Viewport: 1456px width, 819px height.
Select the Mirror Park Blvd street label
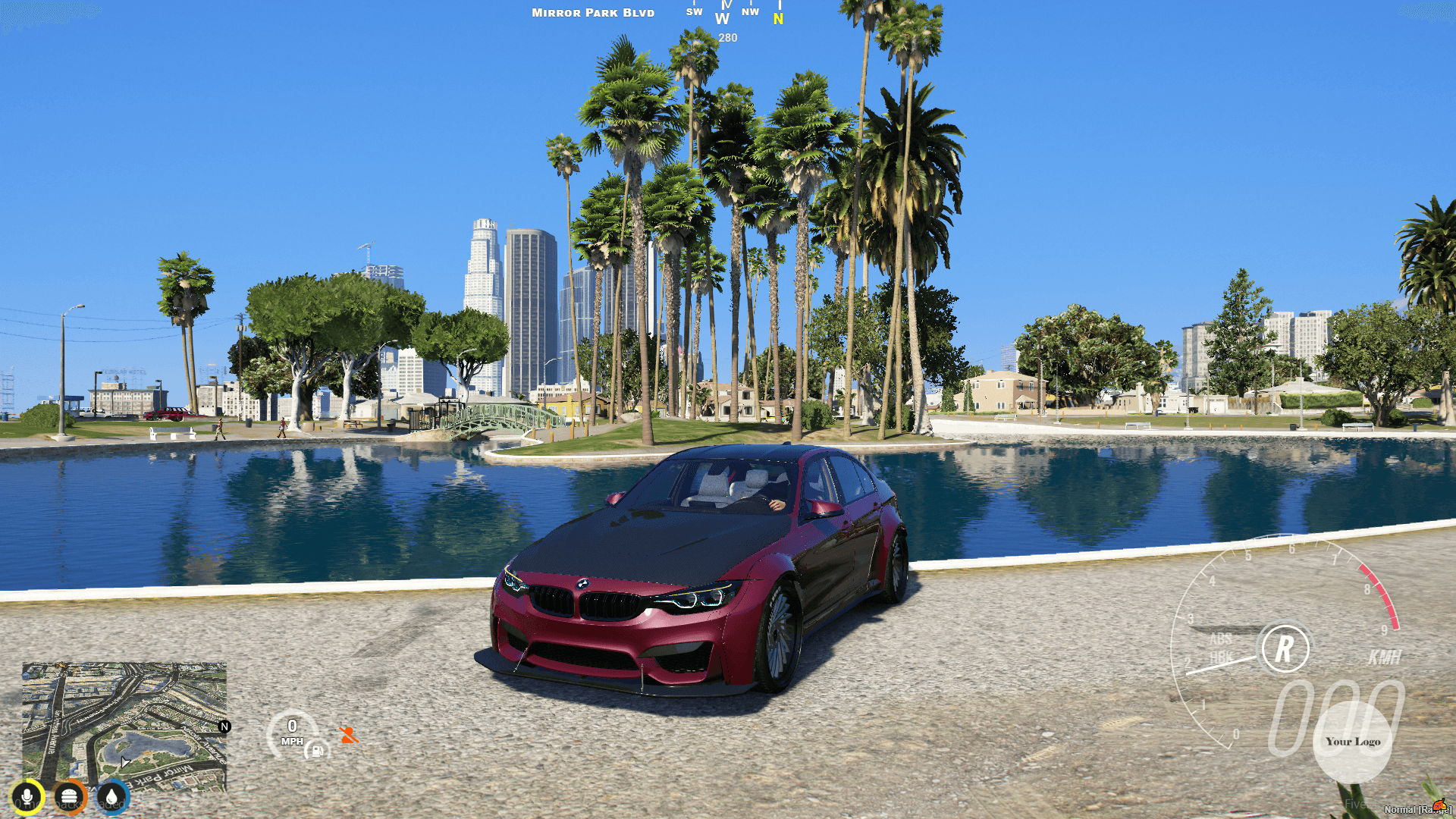(592, 12)
